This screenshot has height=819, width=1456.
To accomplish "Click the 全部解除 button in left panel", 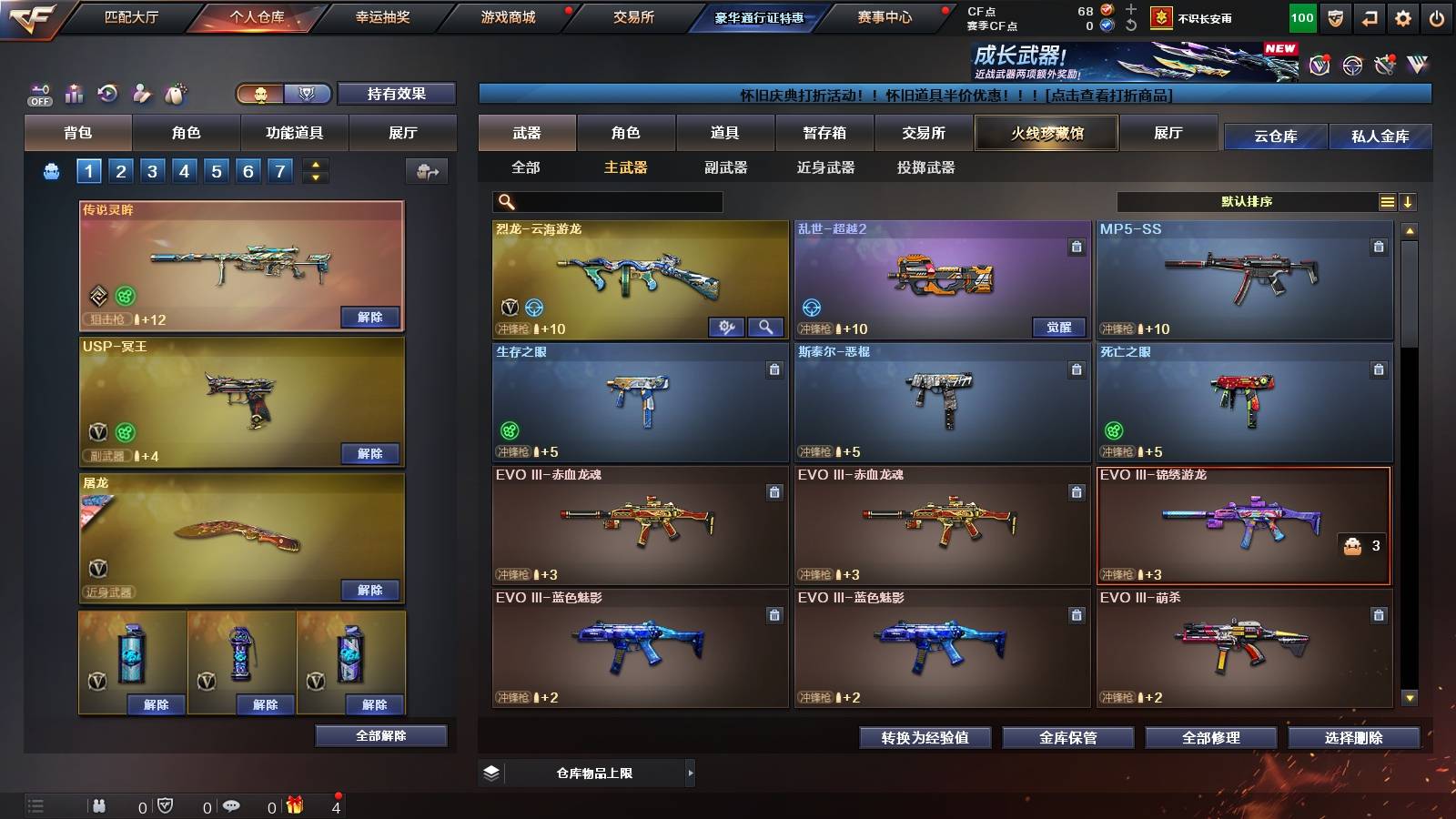I will [x=381, y=735].
